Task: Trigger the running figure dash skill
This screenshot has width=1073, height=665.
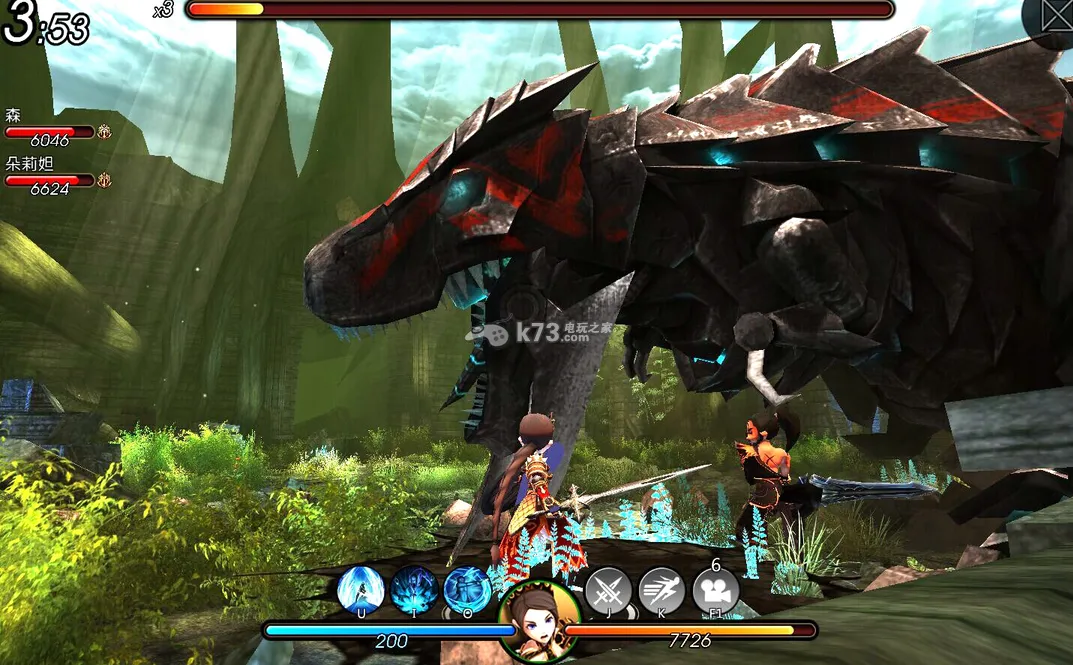Action: click(x=661, y=590)
